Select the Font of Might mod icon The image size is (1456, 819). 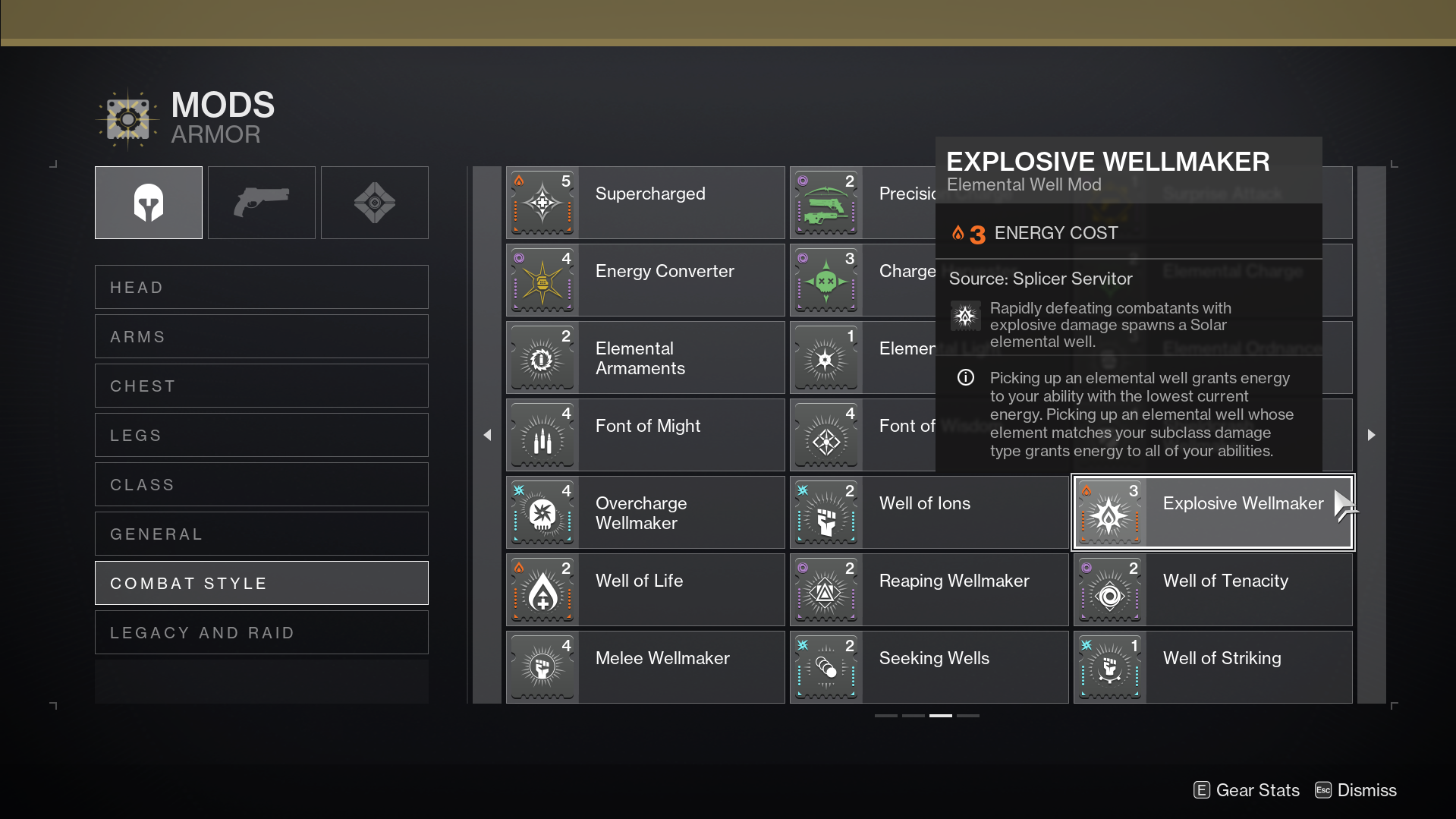[x=542, y=434]
